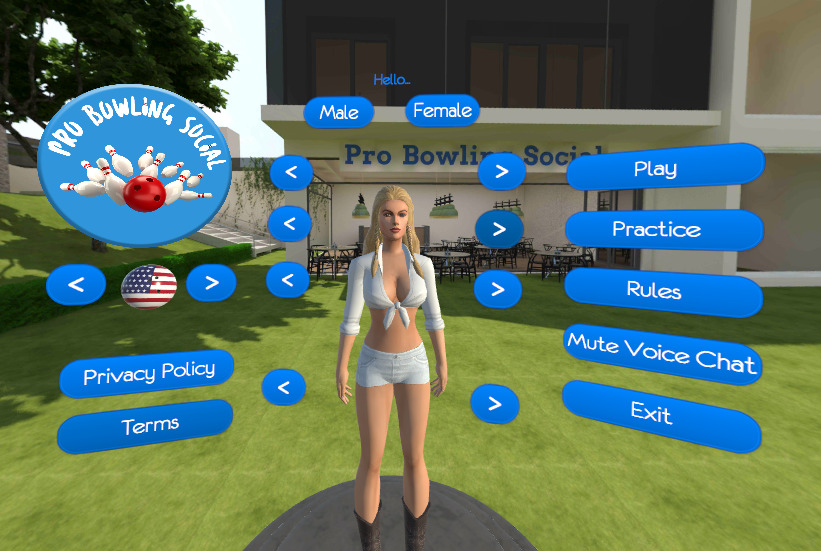The width and height of the screenshot is (821, 551).
Task: Exit the game
Action: pyautogui.click(x=661, y=413)
